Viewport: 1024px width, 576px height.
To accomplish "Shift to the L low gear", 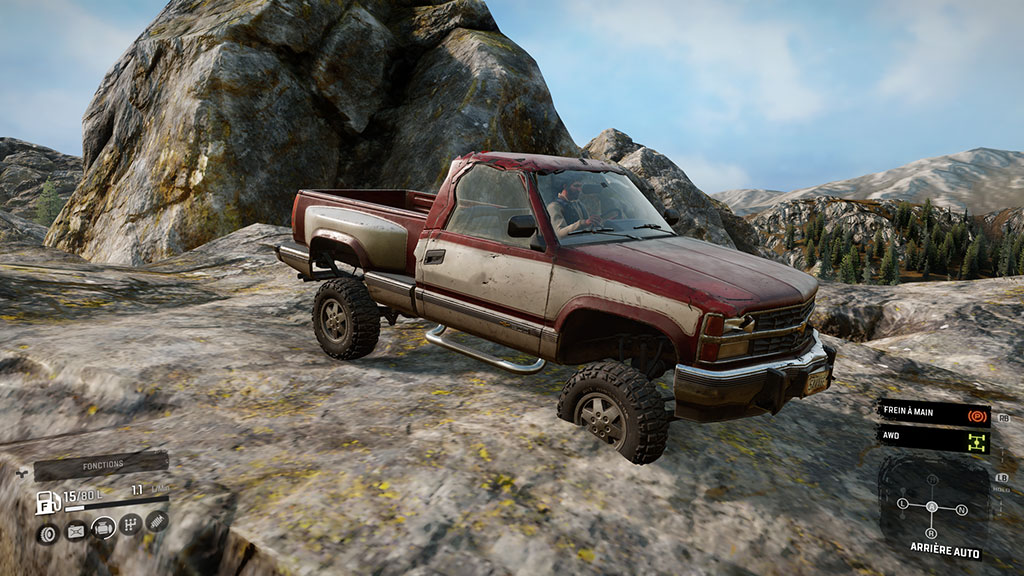I will click(x=902, y=503).
